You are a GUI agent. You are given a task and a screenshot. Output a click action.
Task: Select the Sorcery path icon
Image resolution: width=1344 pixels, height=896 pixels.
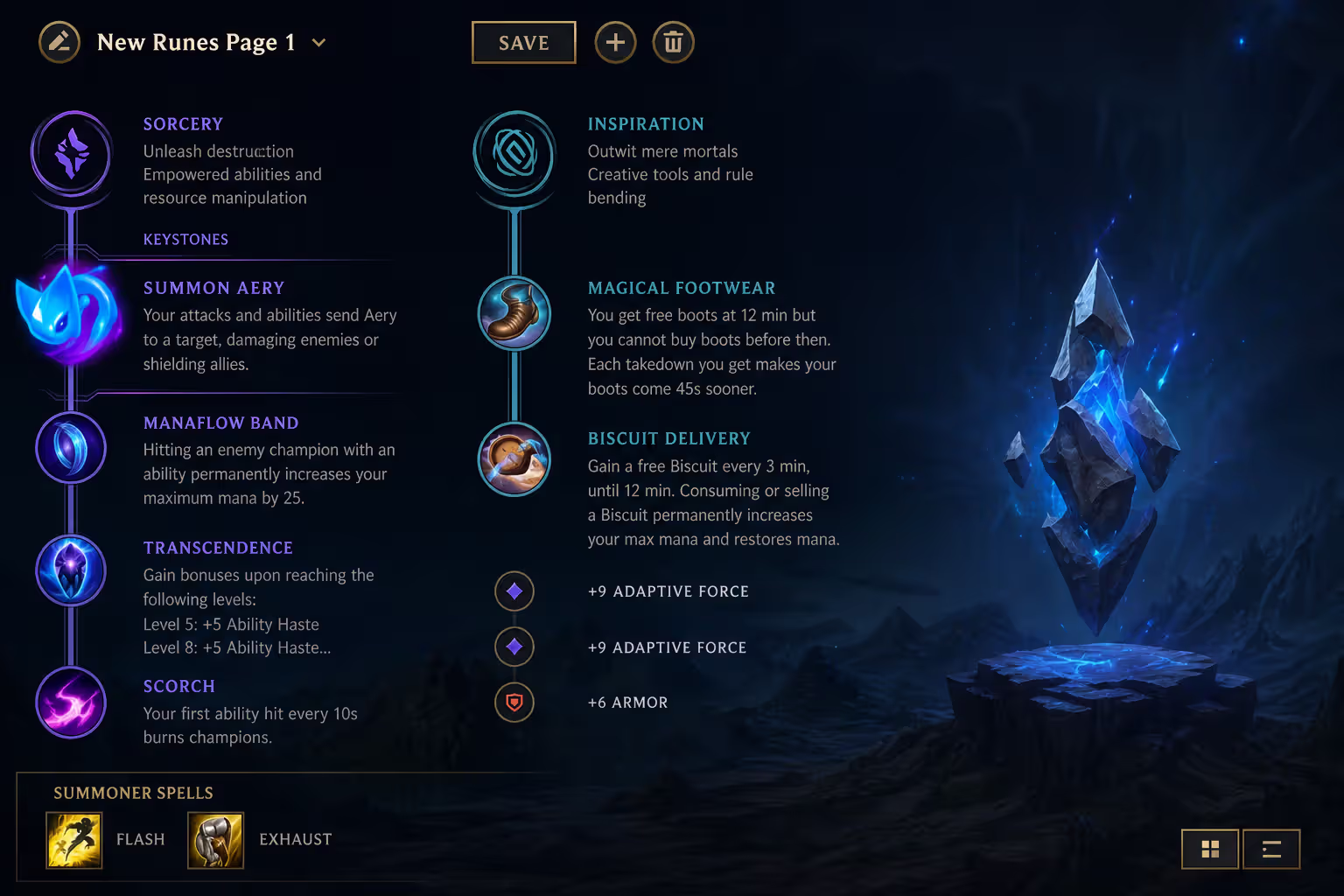click(x=71, y=154)
